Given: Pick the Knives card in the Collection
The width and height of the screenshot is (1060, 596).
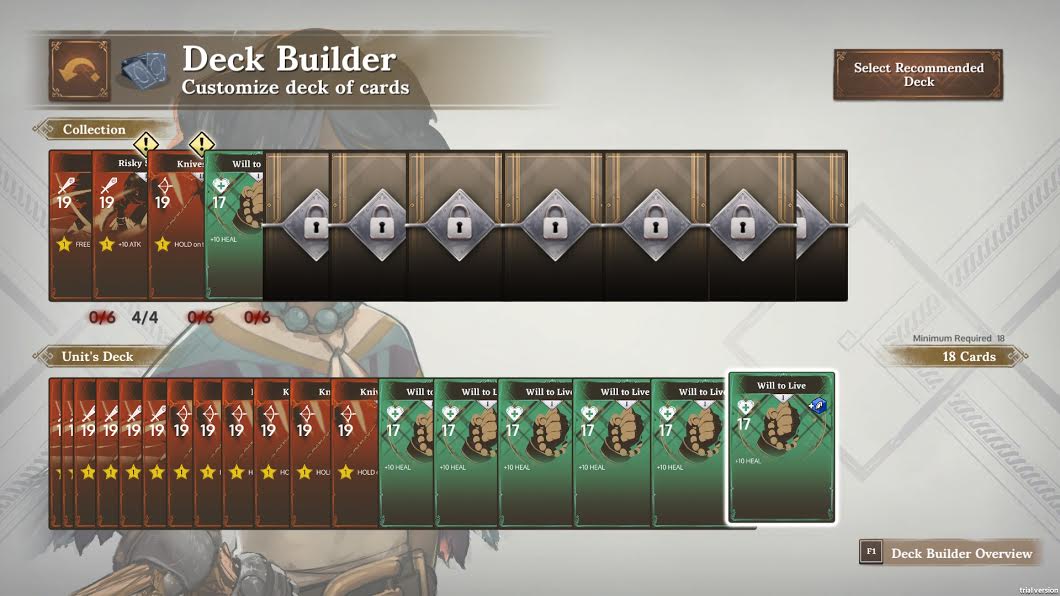Looking at the screenshot, I should point(177,225).
